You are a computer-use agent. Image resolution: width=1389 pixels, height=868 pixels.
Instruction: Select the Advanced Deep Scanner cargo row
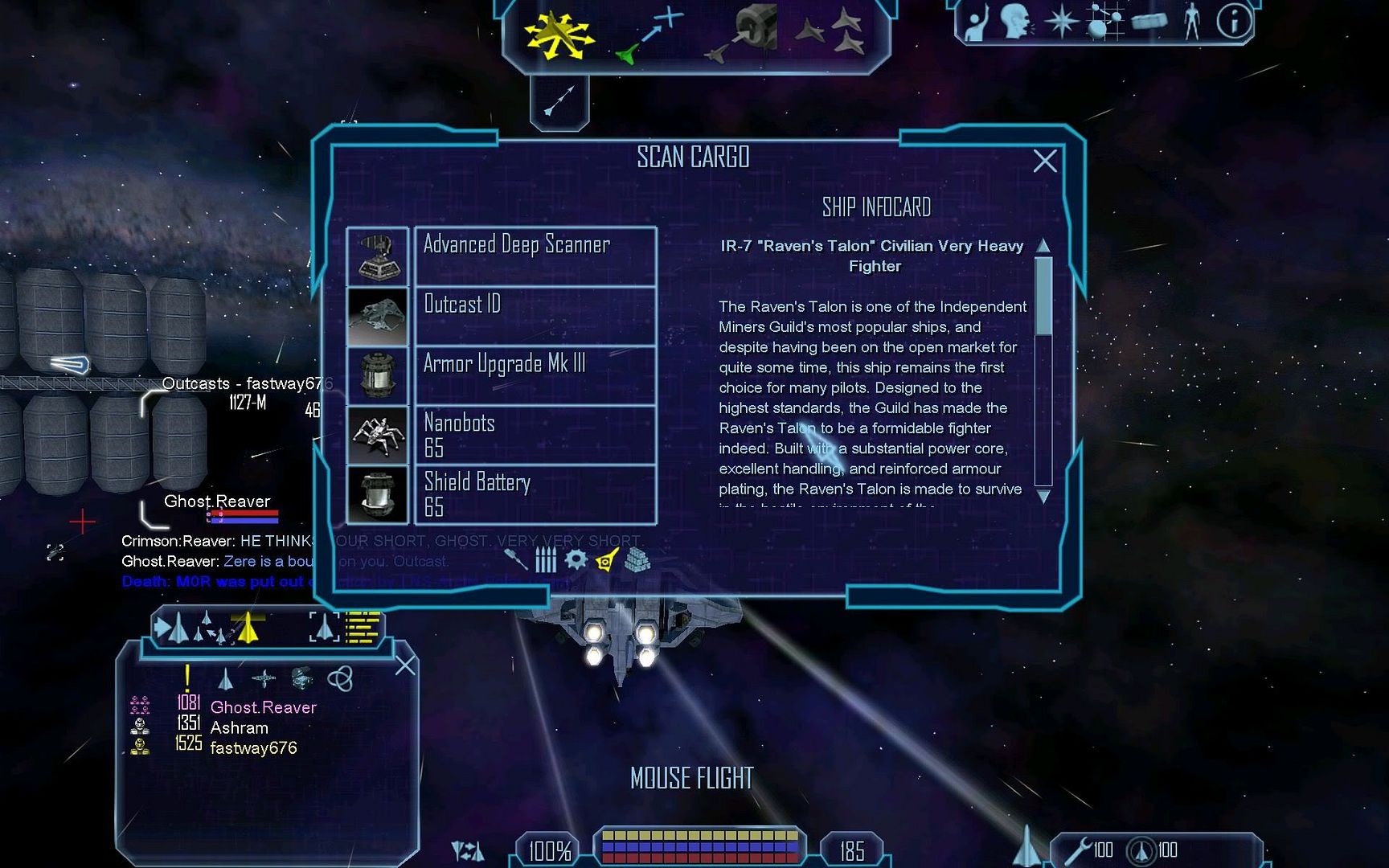pos(535,256)
